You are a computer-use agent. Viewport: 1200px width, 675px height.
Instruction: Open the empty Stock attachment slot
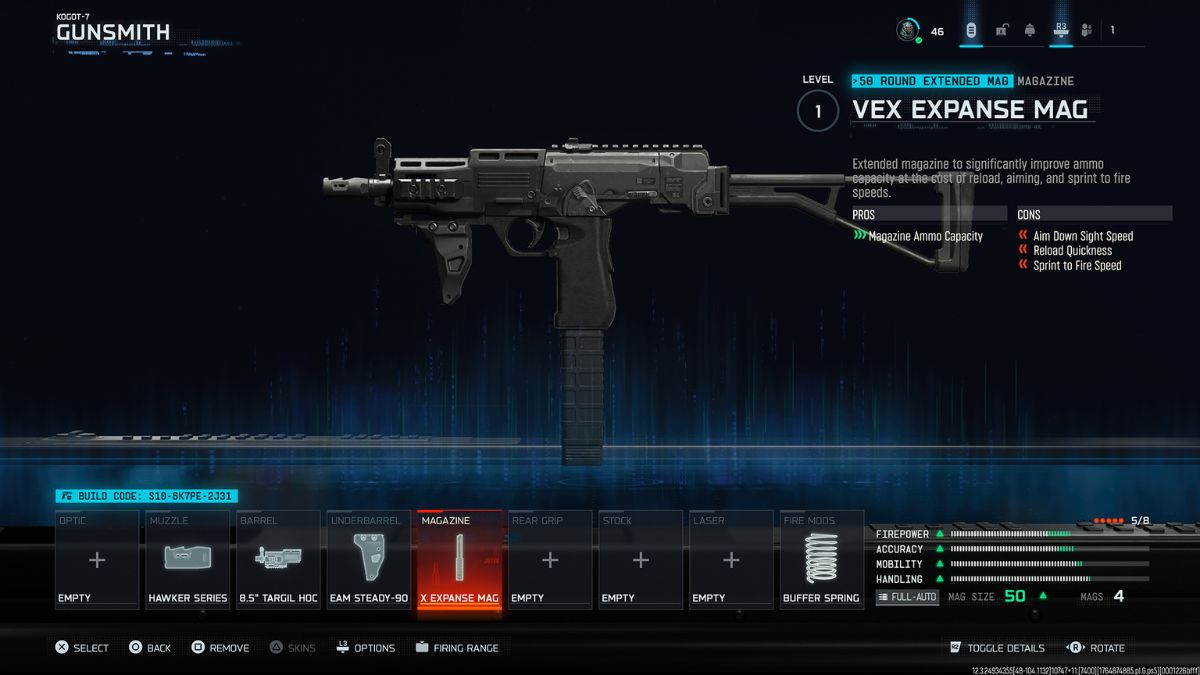tap(641, 560)
